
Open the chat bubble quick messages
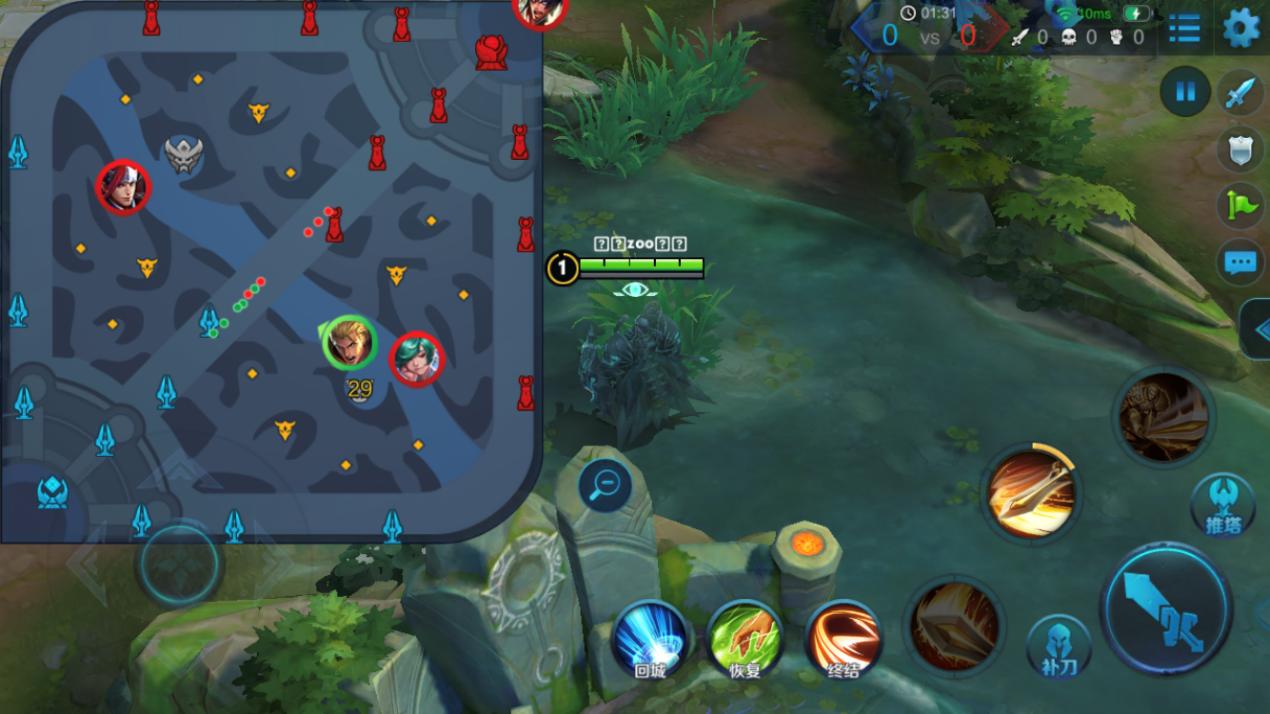click(1241, 263)
